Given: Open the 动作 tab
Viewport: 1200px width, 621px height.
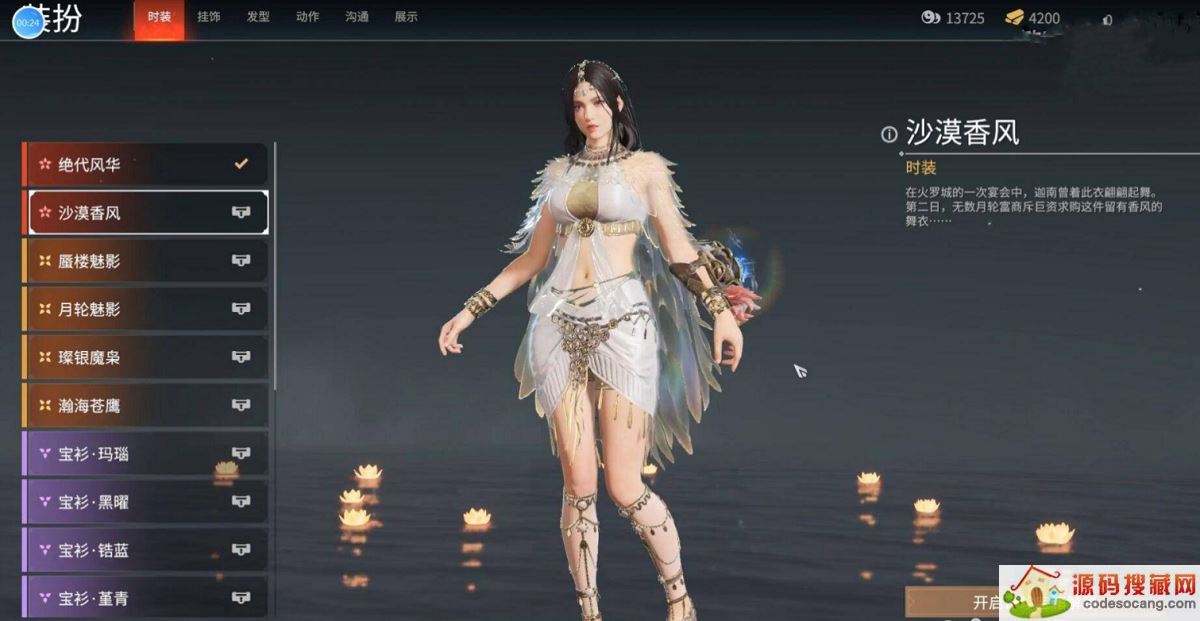Looking at the screenshot, I should tap(308, 17).
